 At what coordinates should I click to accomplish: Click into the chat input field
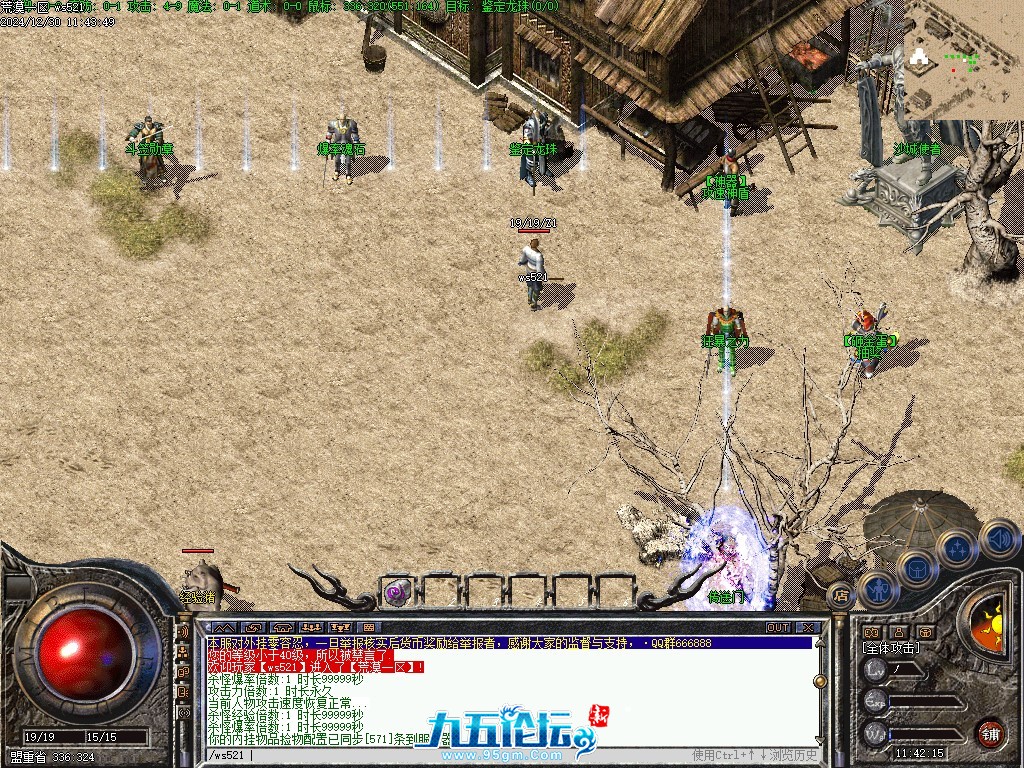(450, 755)
